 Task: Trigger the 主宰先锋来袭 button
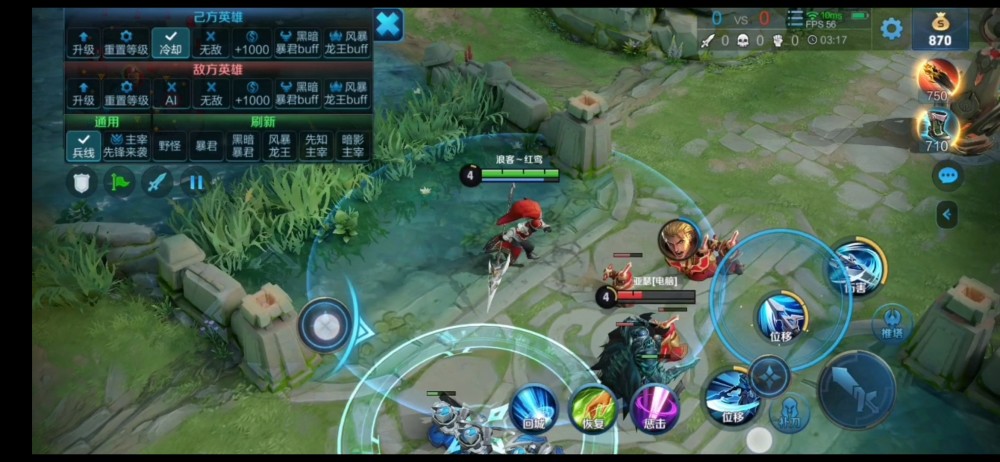126,146
